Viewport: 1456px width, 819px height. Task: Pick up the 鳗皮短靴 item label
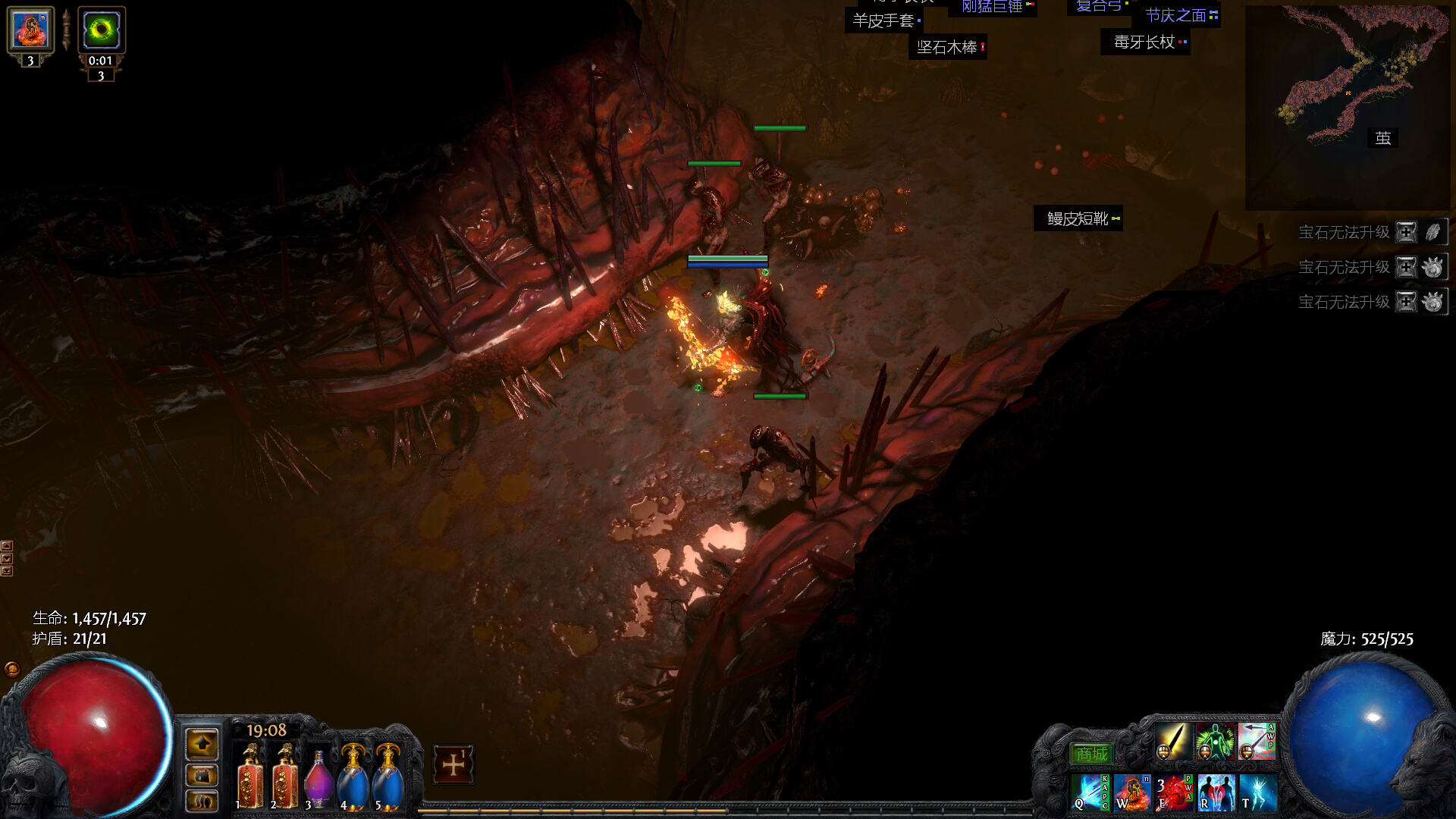tap(1078, 219)
